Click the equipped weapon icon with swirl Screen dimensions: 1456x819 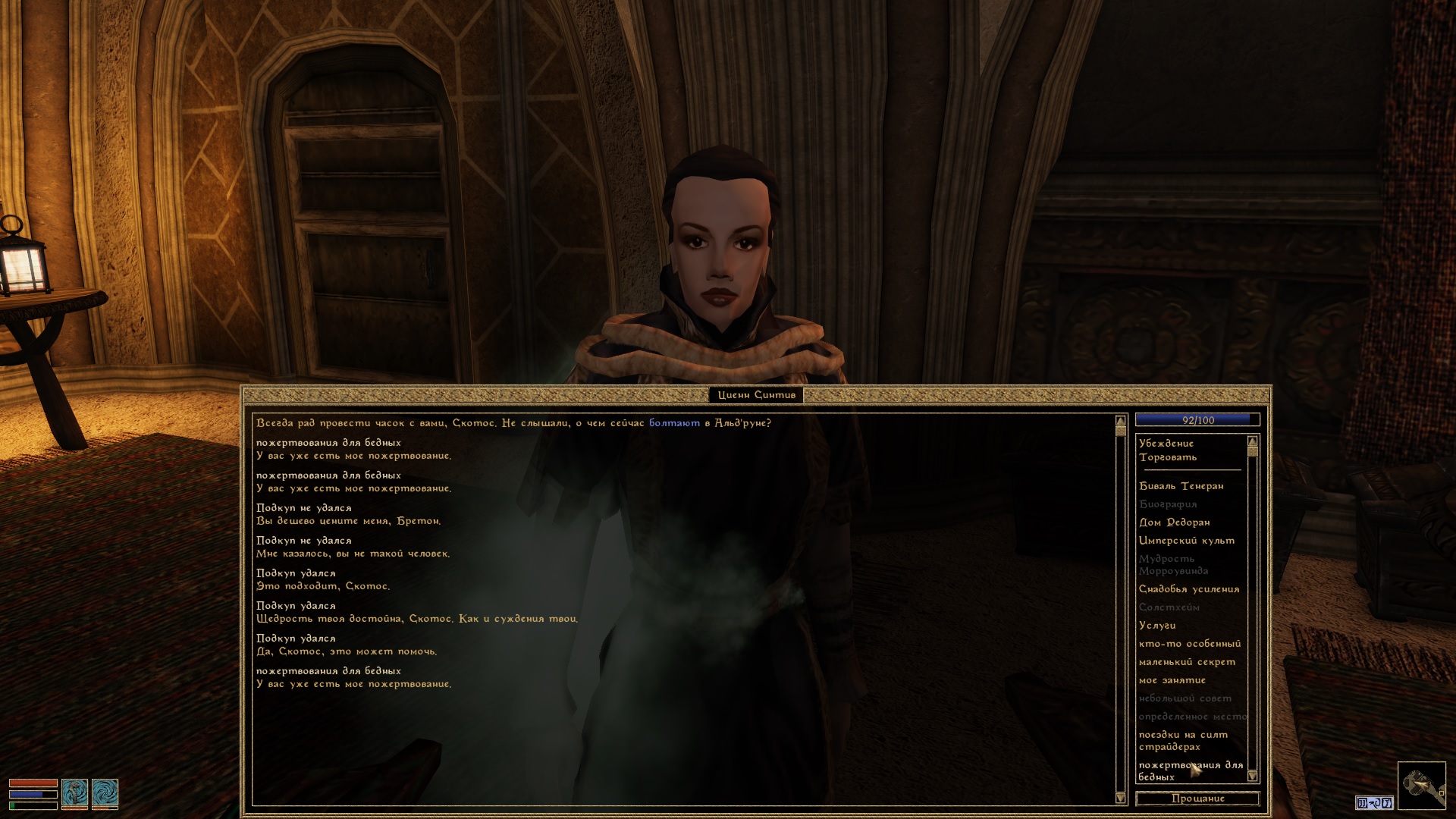click(x=75, y=793)
